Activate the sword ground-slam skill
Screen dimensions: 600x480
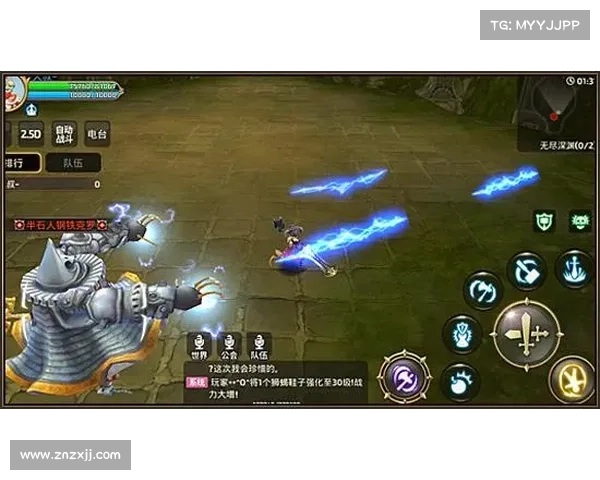pos(574,268)
